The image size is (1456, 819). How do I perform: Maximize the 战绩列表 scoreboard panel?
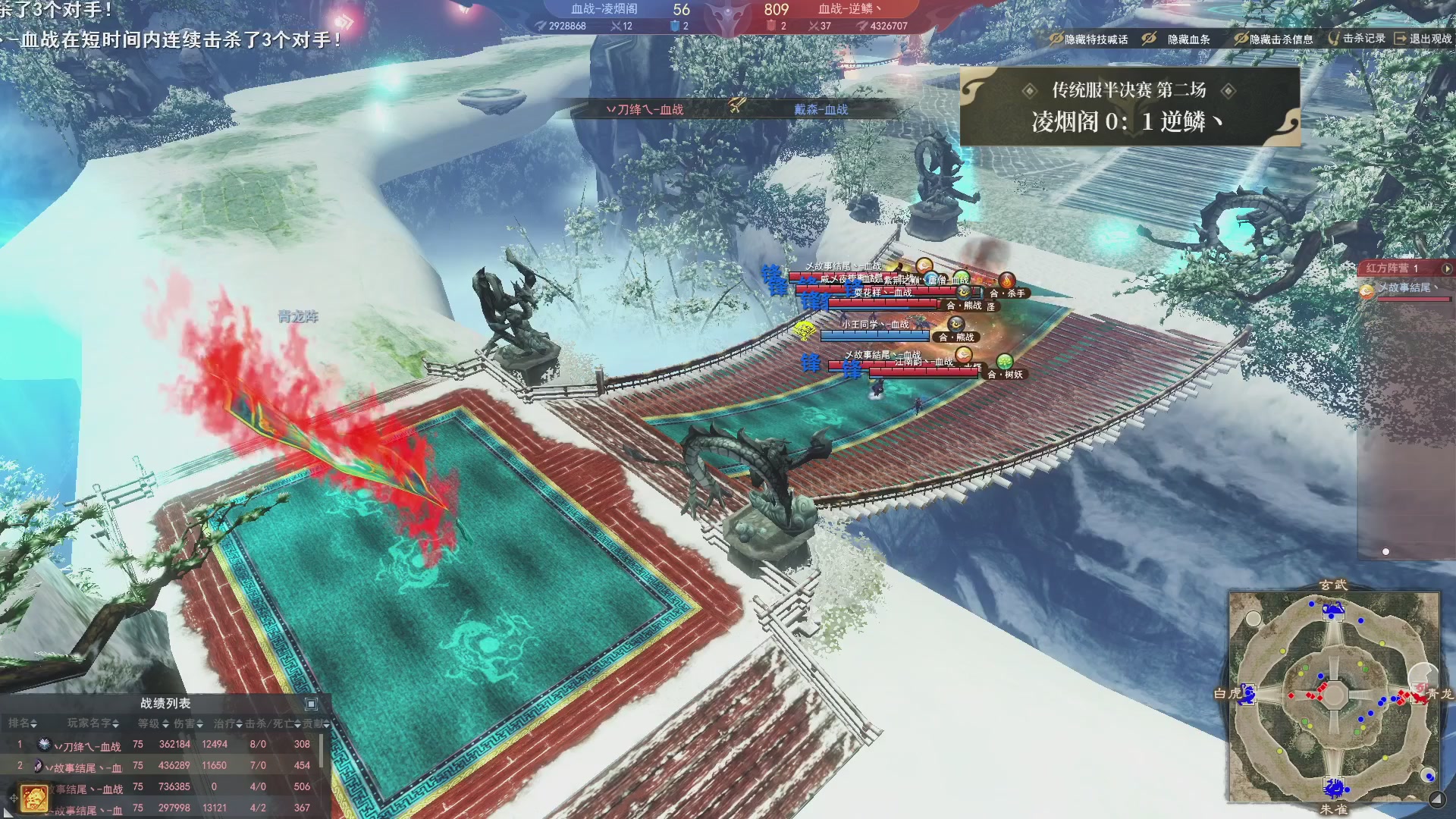pyautogui.click(x=311, y=704)
